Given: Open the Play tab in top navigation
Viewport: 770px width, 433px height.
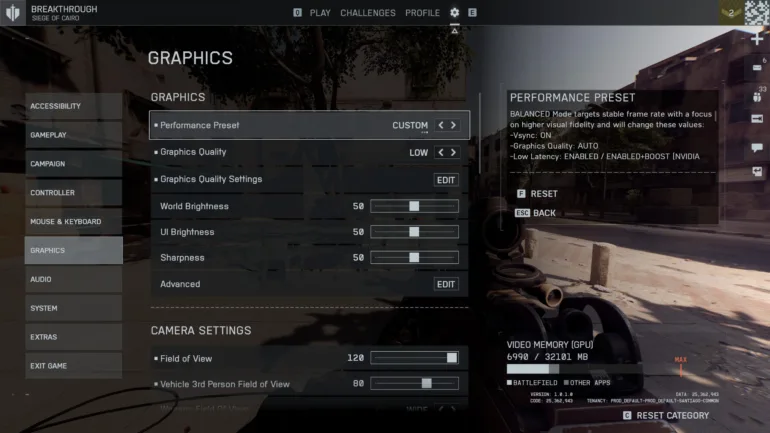Looking at the screenshot, I should pyautogui.click(x=320, y=13).
